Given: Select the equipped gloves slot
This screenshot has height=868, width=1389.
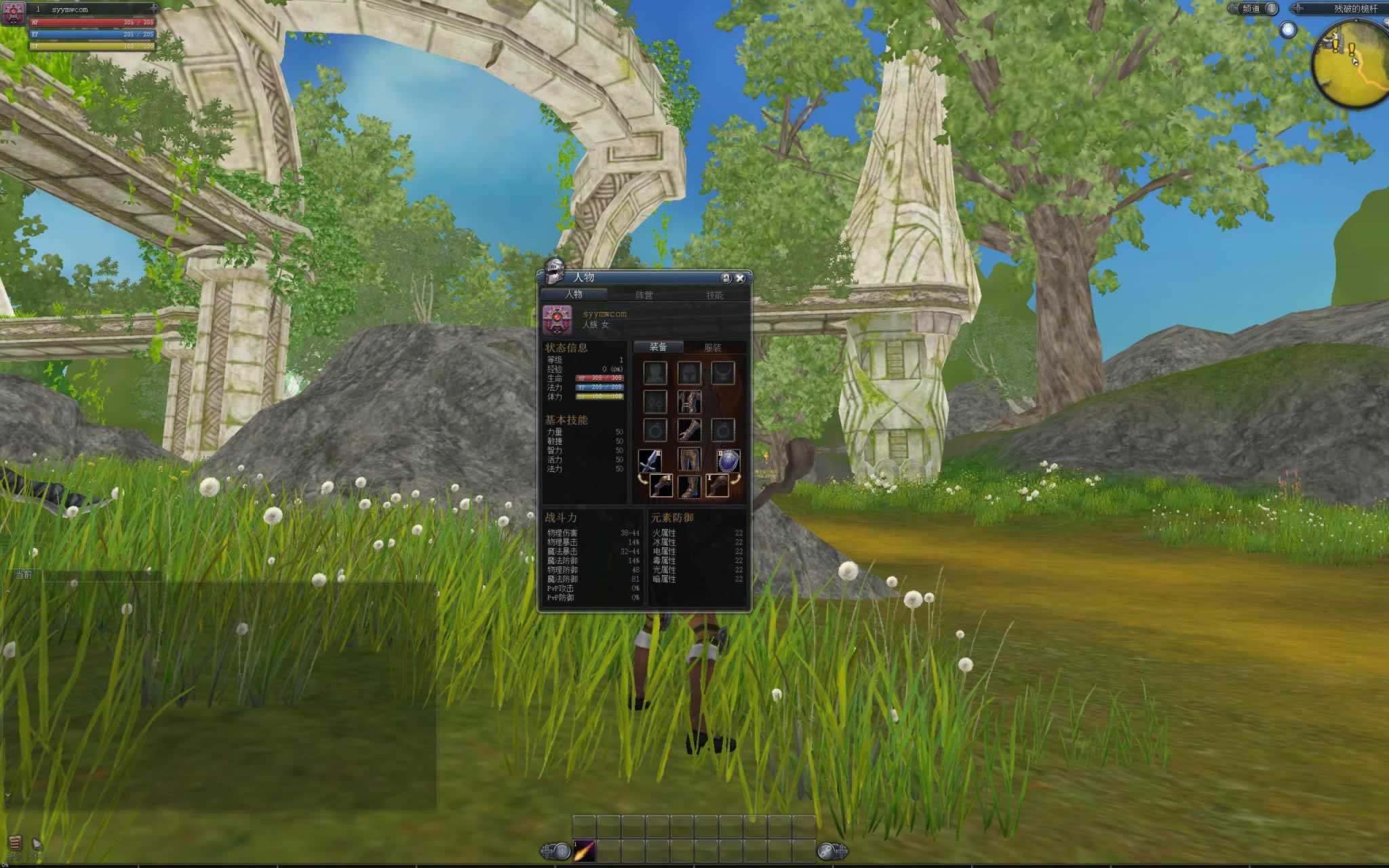Looking at the screenshot, I should tap(688, 430).
